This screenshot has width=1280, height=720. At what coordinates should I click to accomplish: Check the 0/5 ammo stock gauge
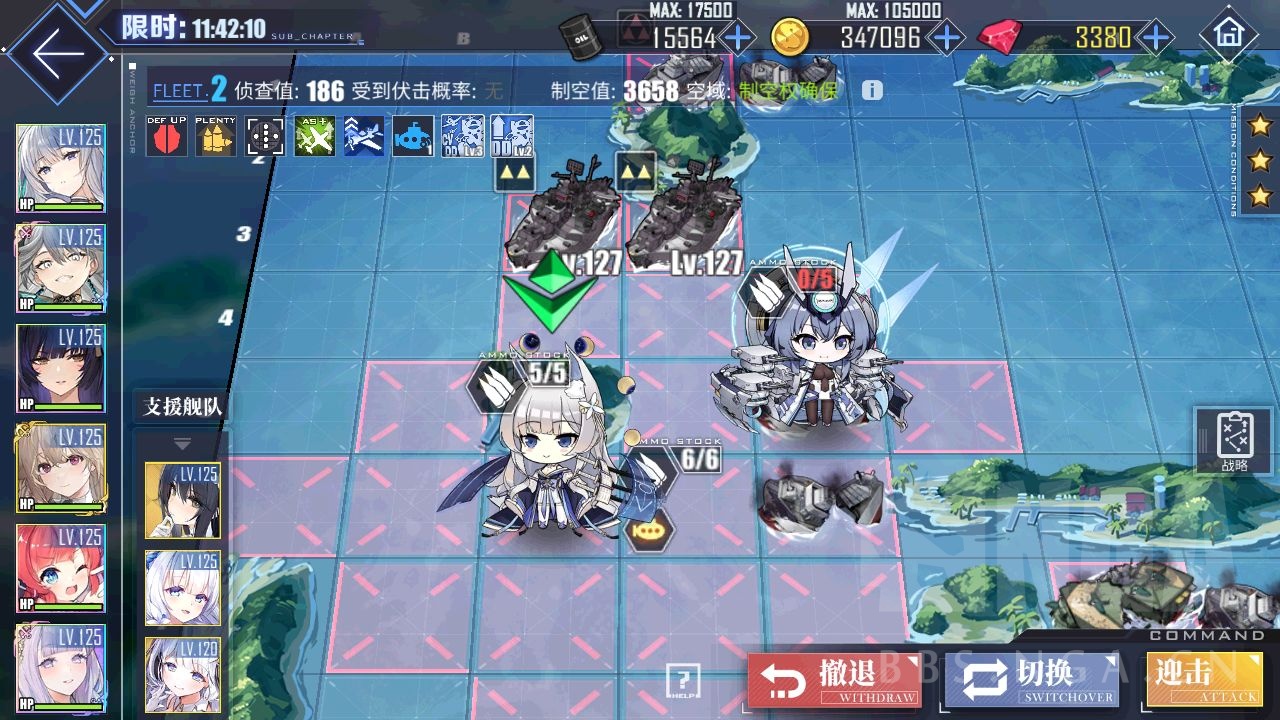(818, 281)
